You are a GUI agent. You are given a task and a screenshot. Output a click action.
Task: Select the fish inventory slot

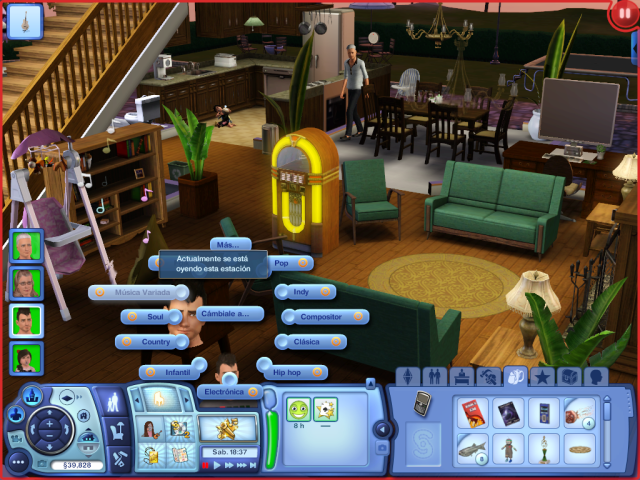(472, 448)
